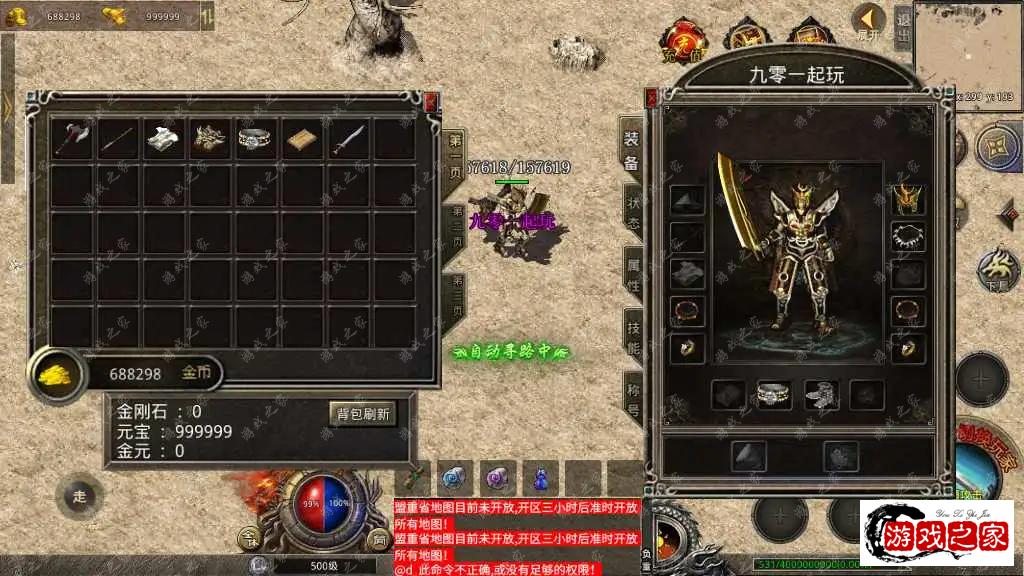
Task: Open the 属性 attributes tab
Action: point(632,273)
